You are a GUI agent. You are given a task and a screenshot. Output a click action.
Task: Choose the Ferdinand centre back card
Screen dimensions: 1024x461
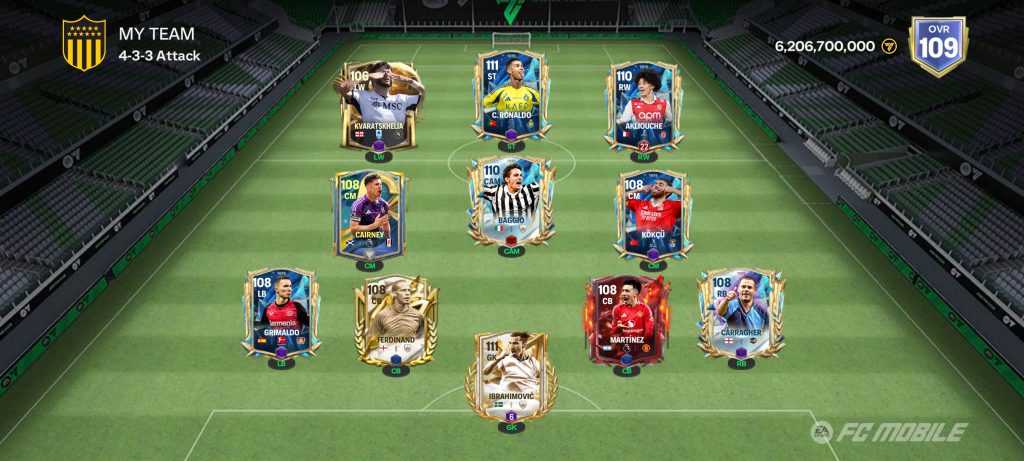pyautogui.click(x=396, y=323)
